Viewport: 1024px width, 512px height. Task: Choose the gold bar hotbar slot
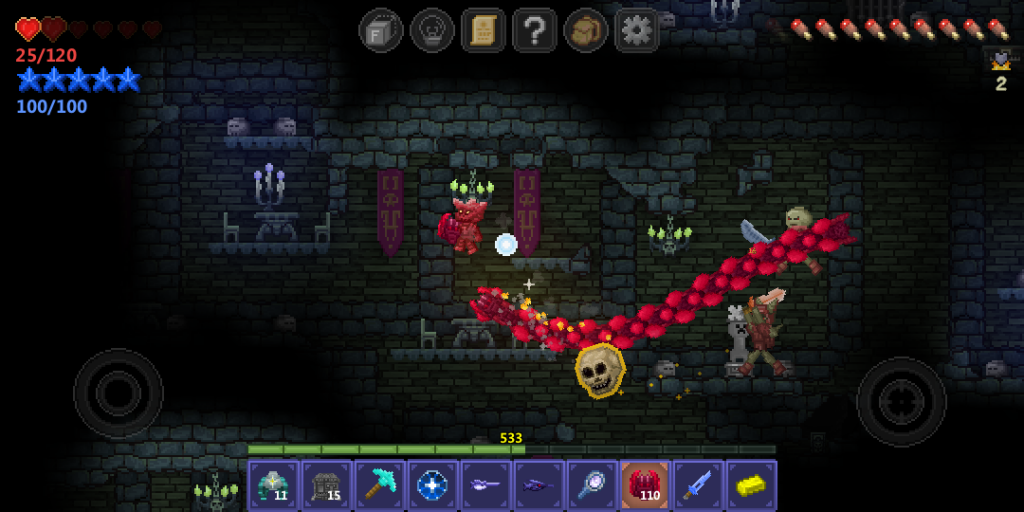point(751,485)
